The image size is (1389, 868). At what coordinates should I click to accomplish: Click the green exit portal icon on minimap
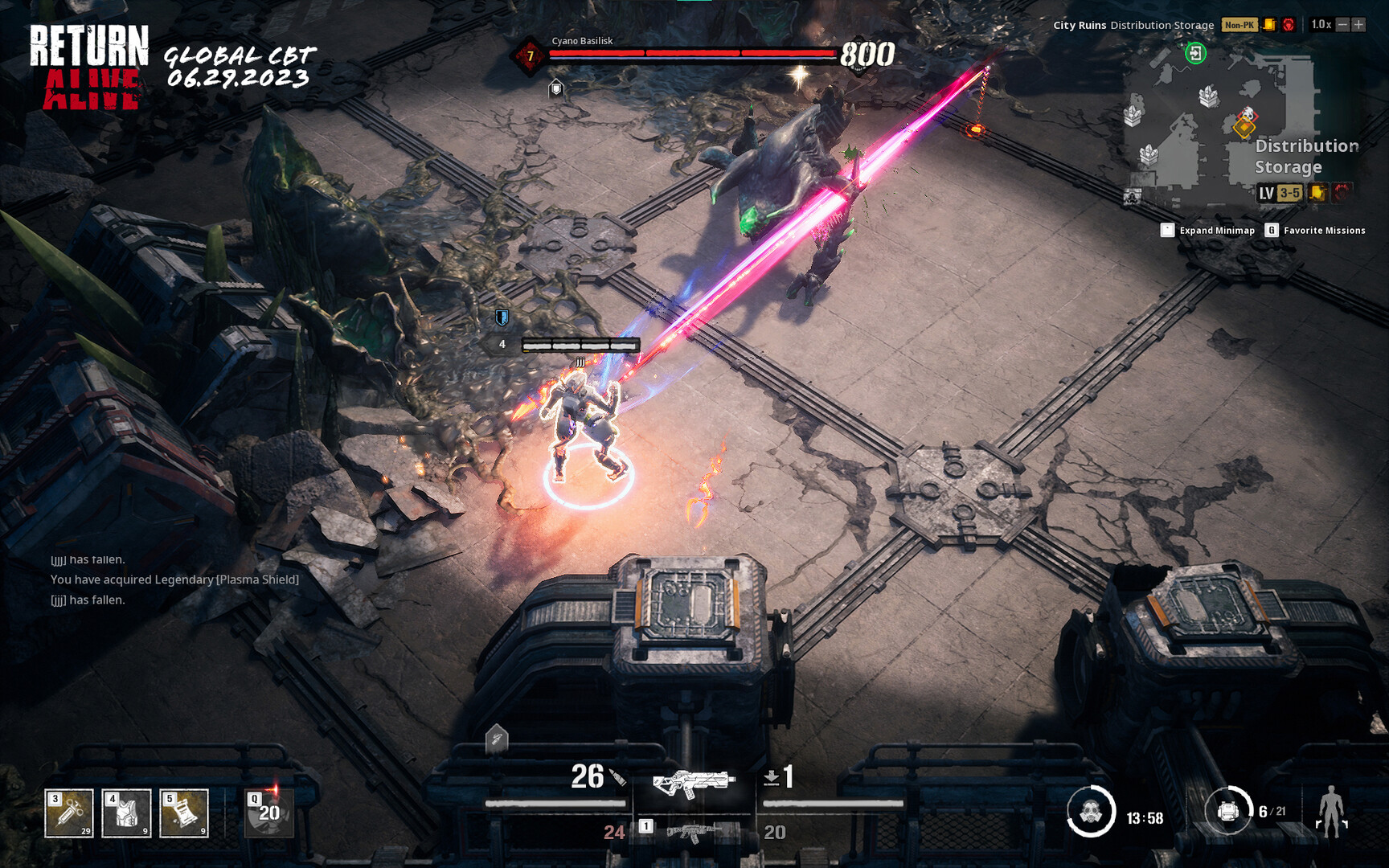click(1195, 55)
